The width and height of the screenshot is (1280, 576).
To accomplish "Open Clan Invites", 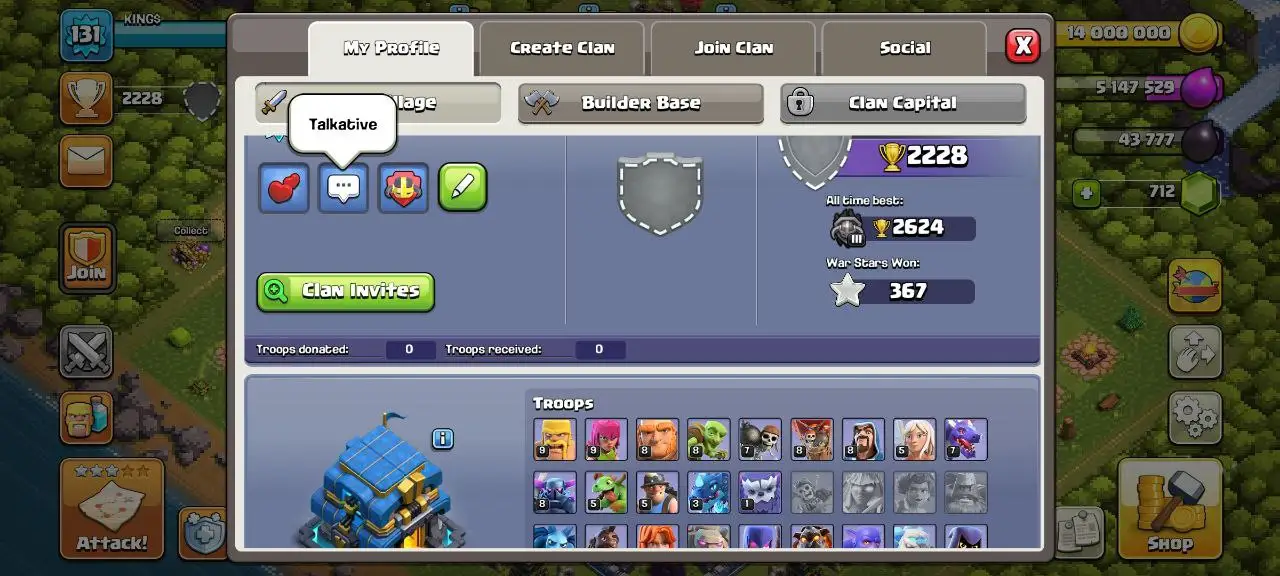I will coord(346,291).
